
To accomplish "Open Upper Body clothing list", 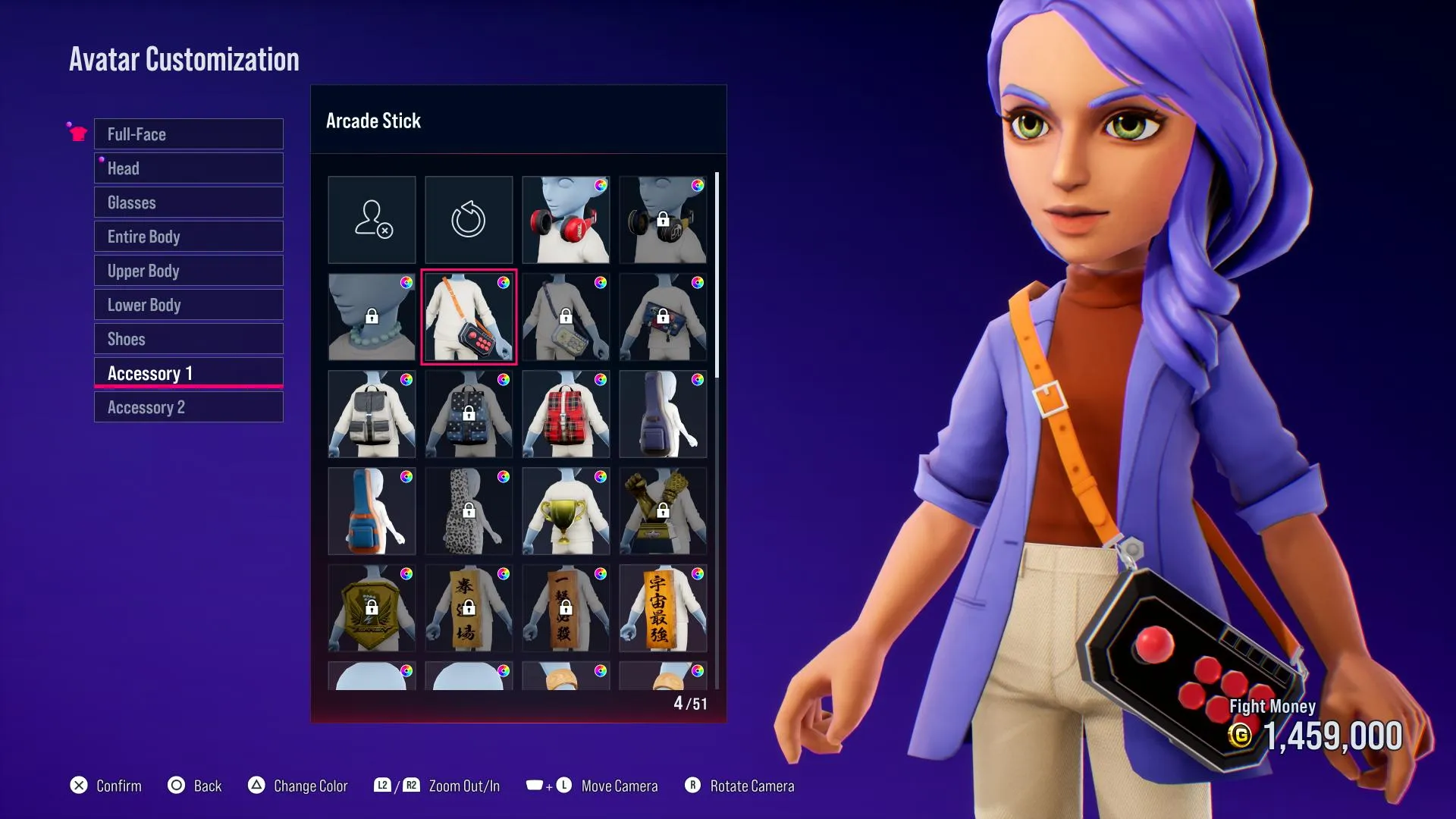I will click(188, 271).
